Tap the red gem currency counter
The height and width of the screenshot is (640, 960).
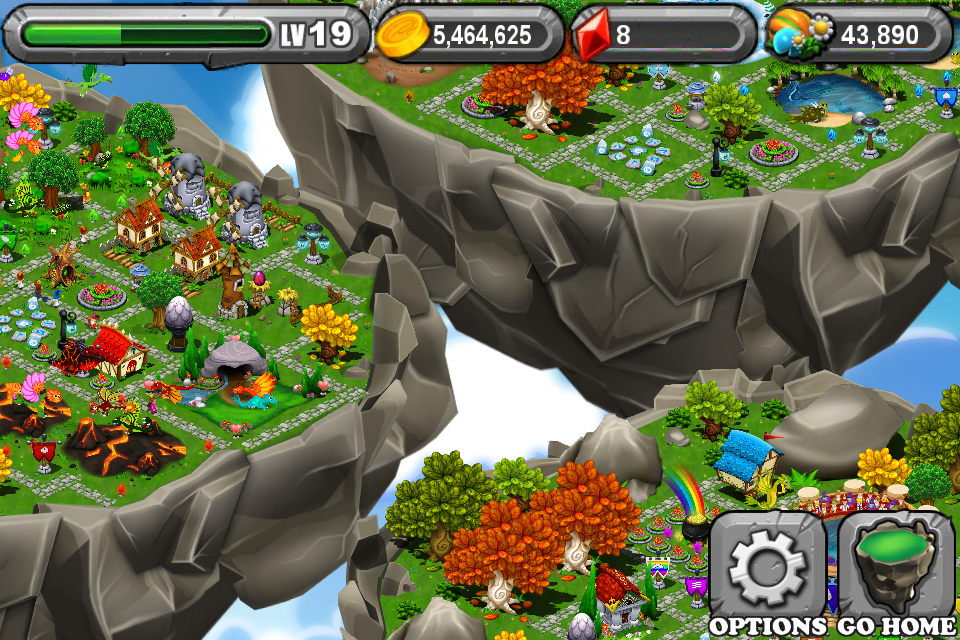(664, 35)
